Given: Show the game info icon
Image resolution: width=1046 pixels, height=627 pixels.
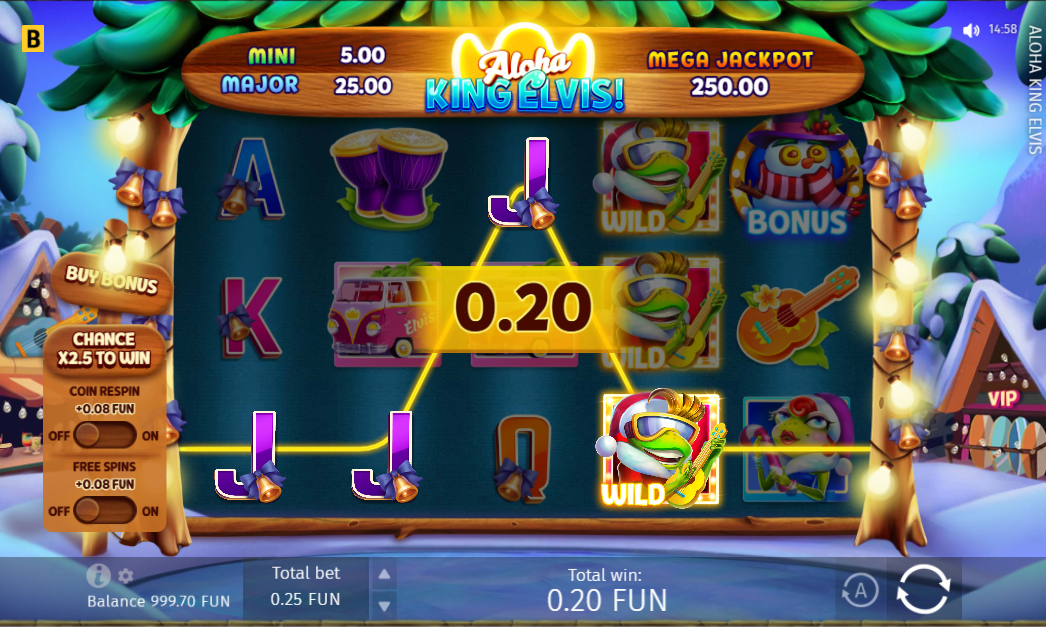Looking at the screenshot, I should point(98,575).
